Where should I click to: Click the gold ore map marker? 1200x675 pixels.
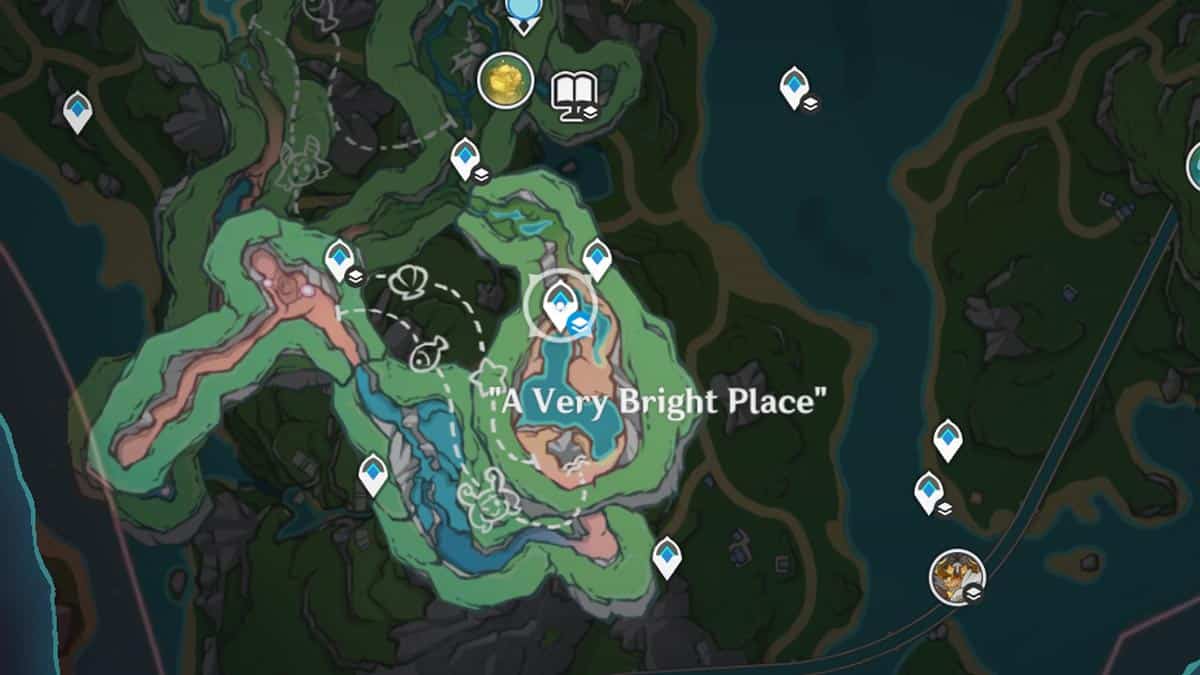(x=505, y=80)
